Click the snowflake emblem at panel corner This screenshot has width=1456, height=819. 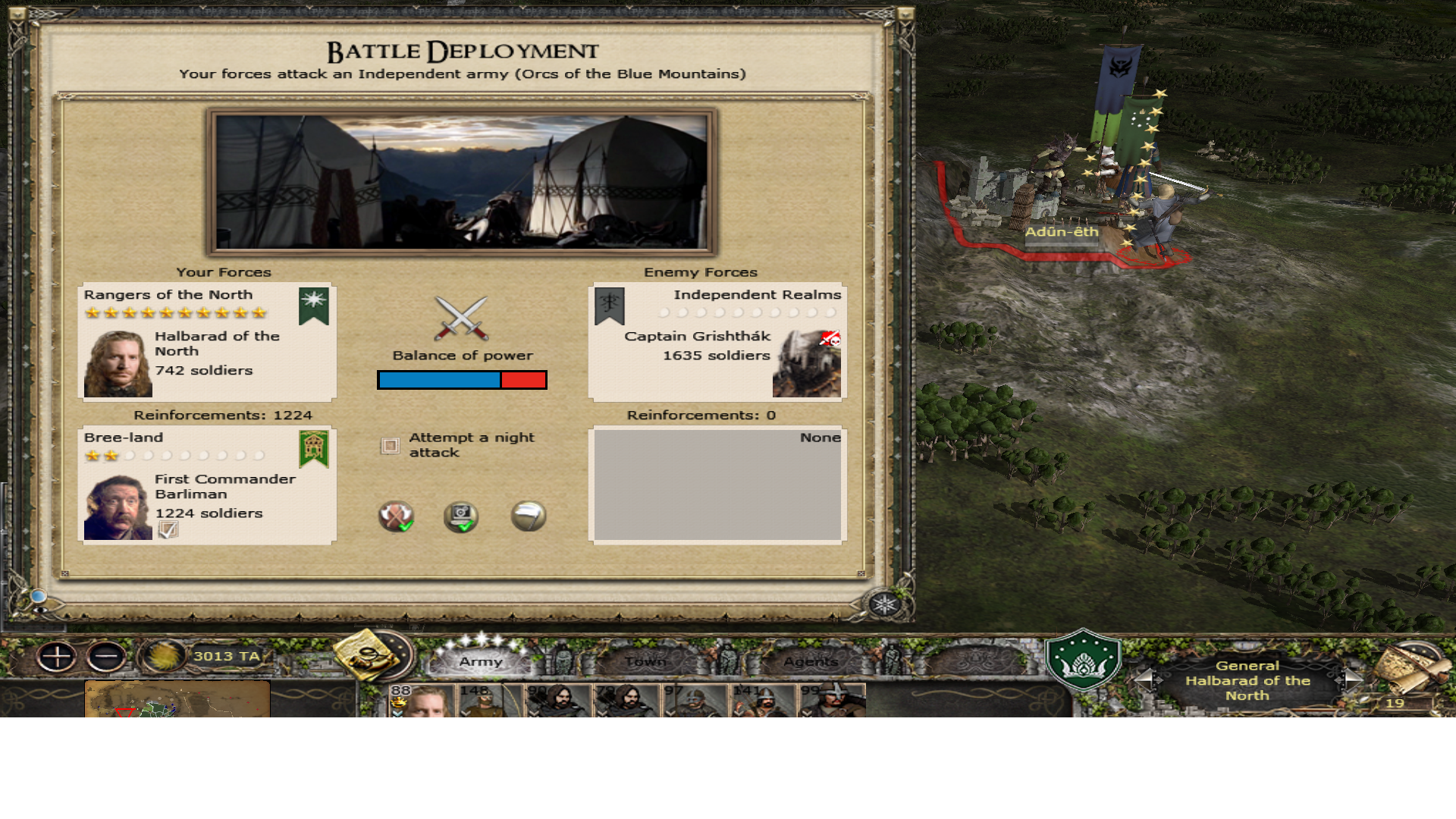click(884, 604)
